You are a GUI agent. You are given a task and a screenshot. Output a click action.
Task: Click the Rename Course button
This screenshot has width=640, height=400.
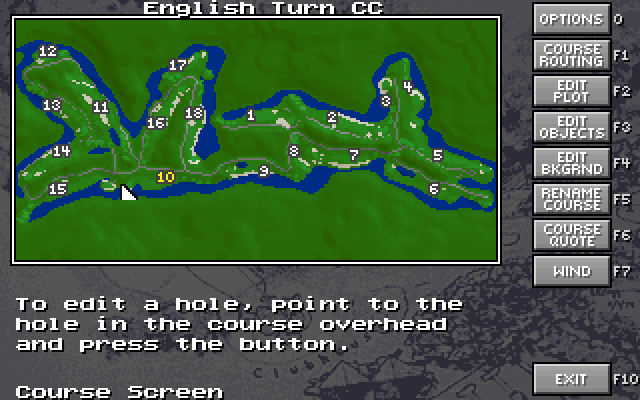coord(571,198)
